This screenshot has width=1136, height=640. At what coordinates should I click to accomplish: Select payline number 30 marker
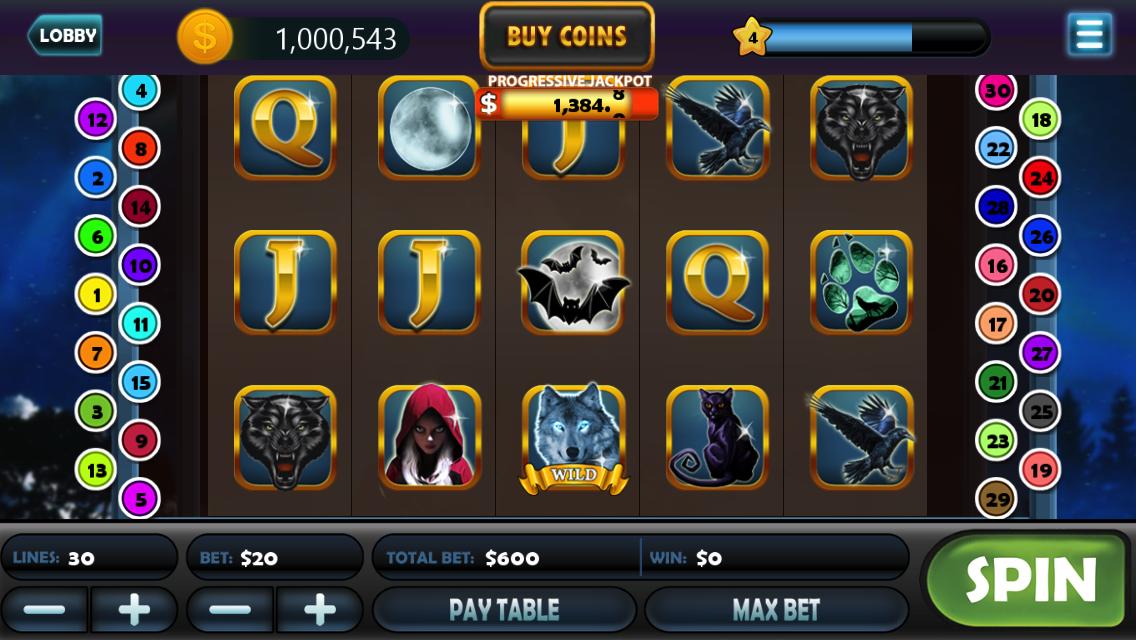(x=997, y=91)
